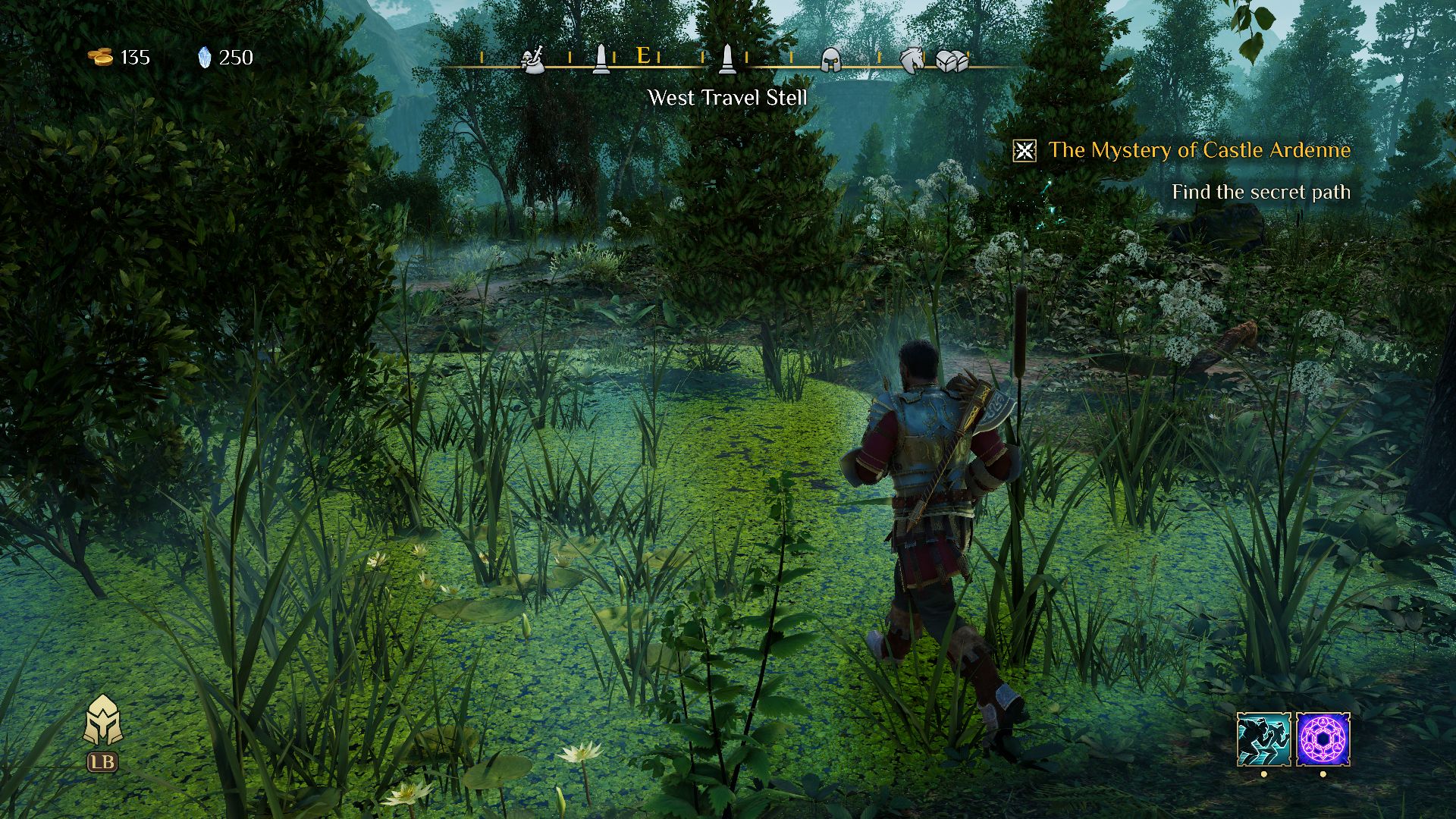Select the mortar and pestle compass marker

pyautogui.click(x=533, y=59)
